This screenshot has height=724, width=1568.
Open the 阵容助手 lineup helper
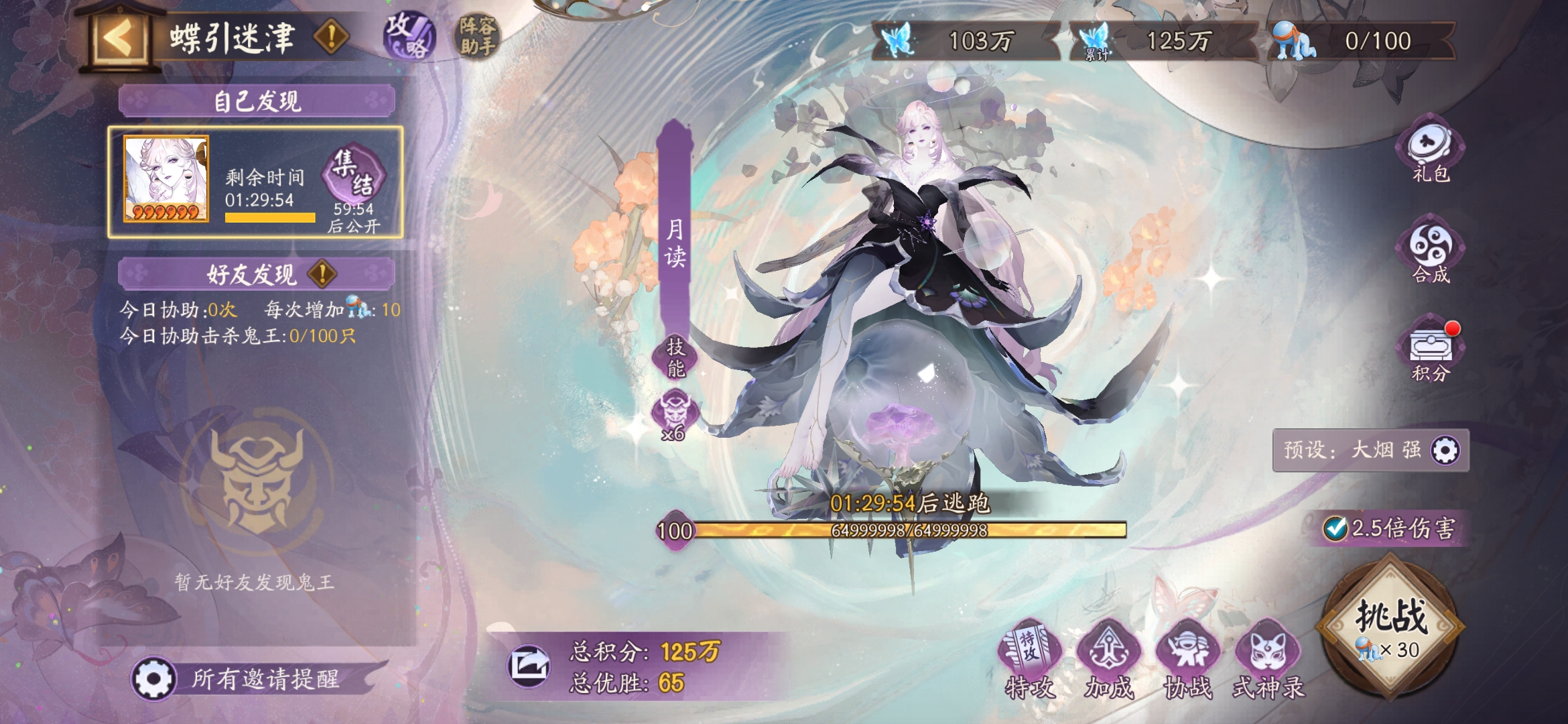(477, 36)
